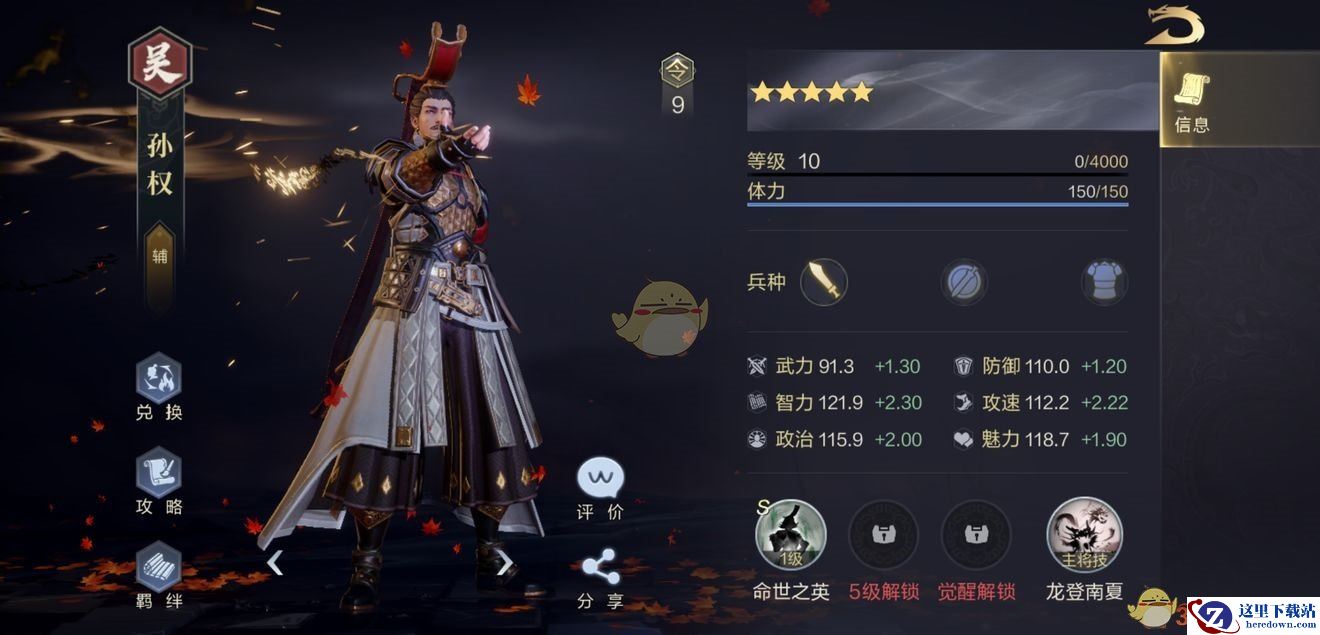Select the sword troop type icon
The height and width of the screenshot is (635, 1320).
pos(823,282)
